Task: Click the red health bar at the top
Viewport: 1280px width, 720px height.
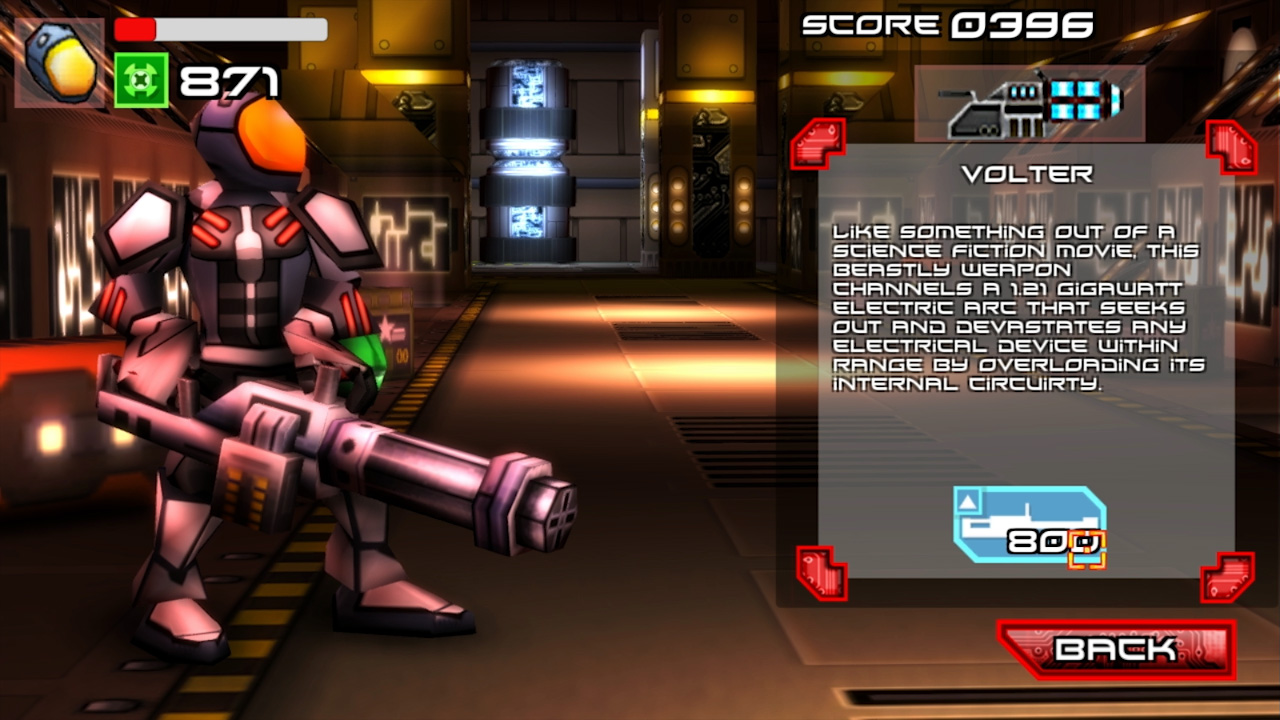Action: click(x=135, y=30)
